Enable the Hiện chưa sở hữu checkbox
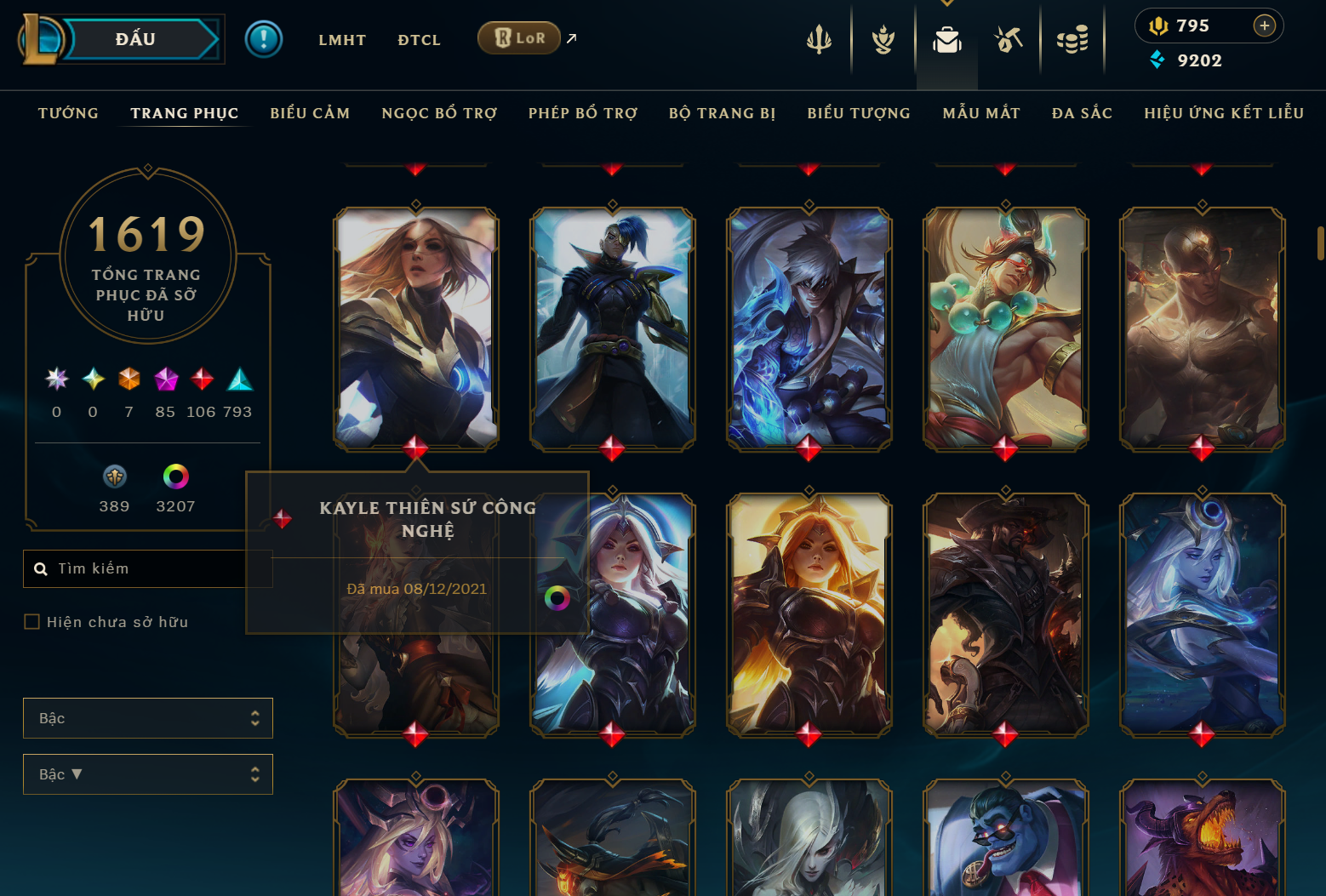 31,621
